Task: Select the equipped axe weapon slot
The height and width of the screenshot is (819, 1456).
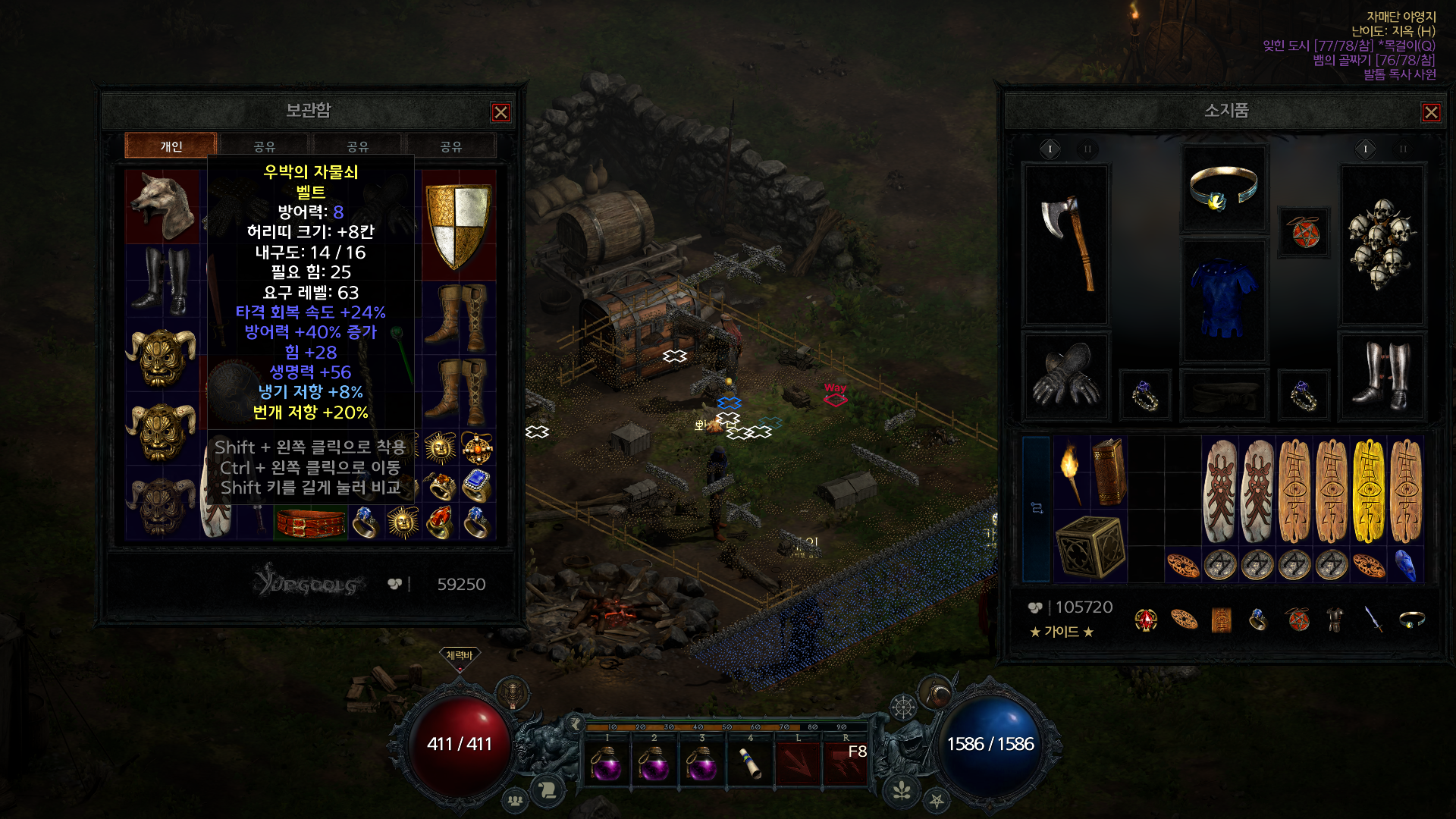Action: click(x=1067, y=244)
